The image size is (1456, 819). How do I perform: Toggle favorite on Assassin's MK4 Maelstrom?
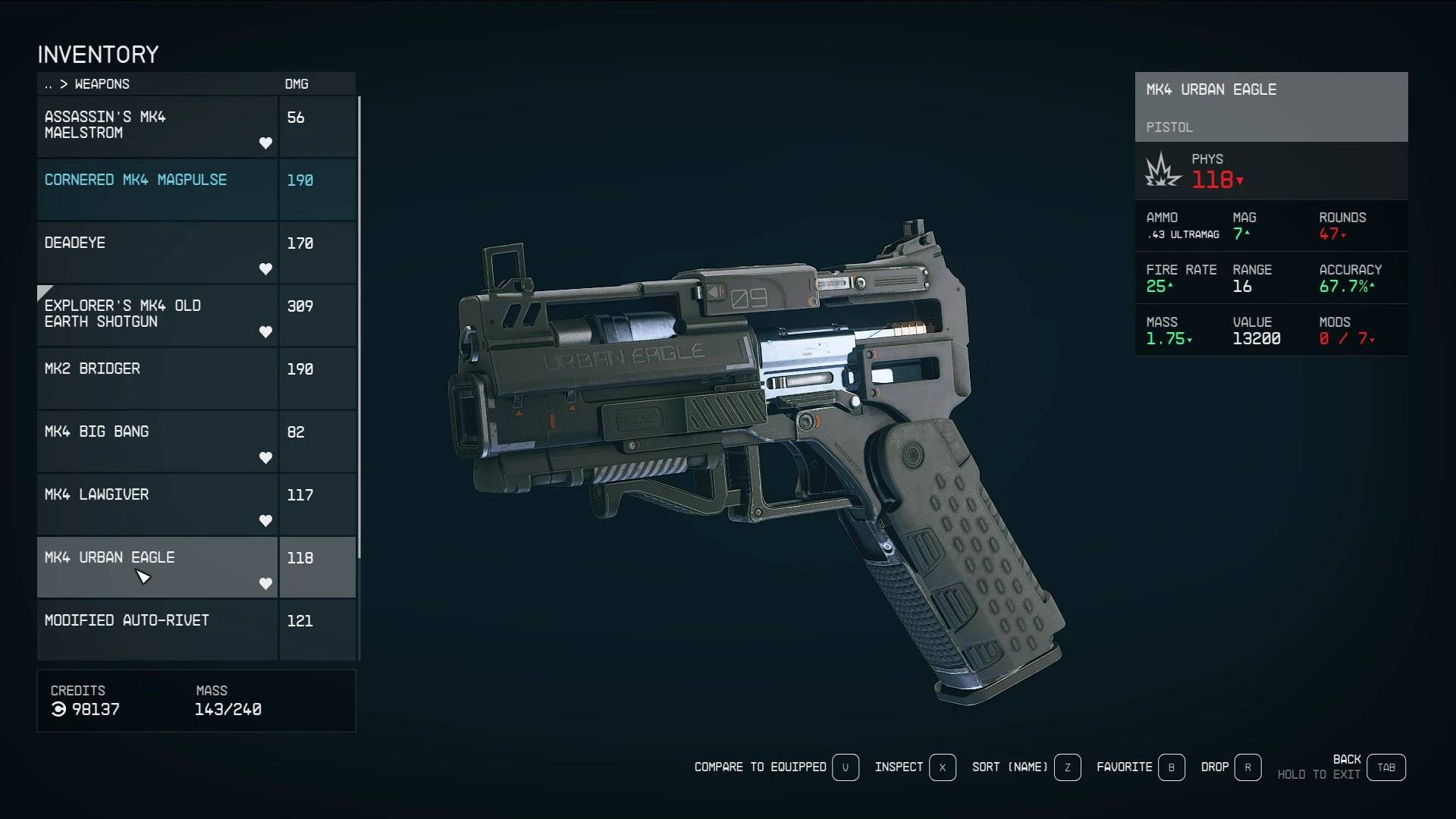pyautogui.click(x=266, y=143)
